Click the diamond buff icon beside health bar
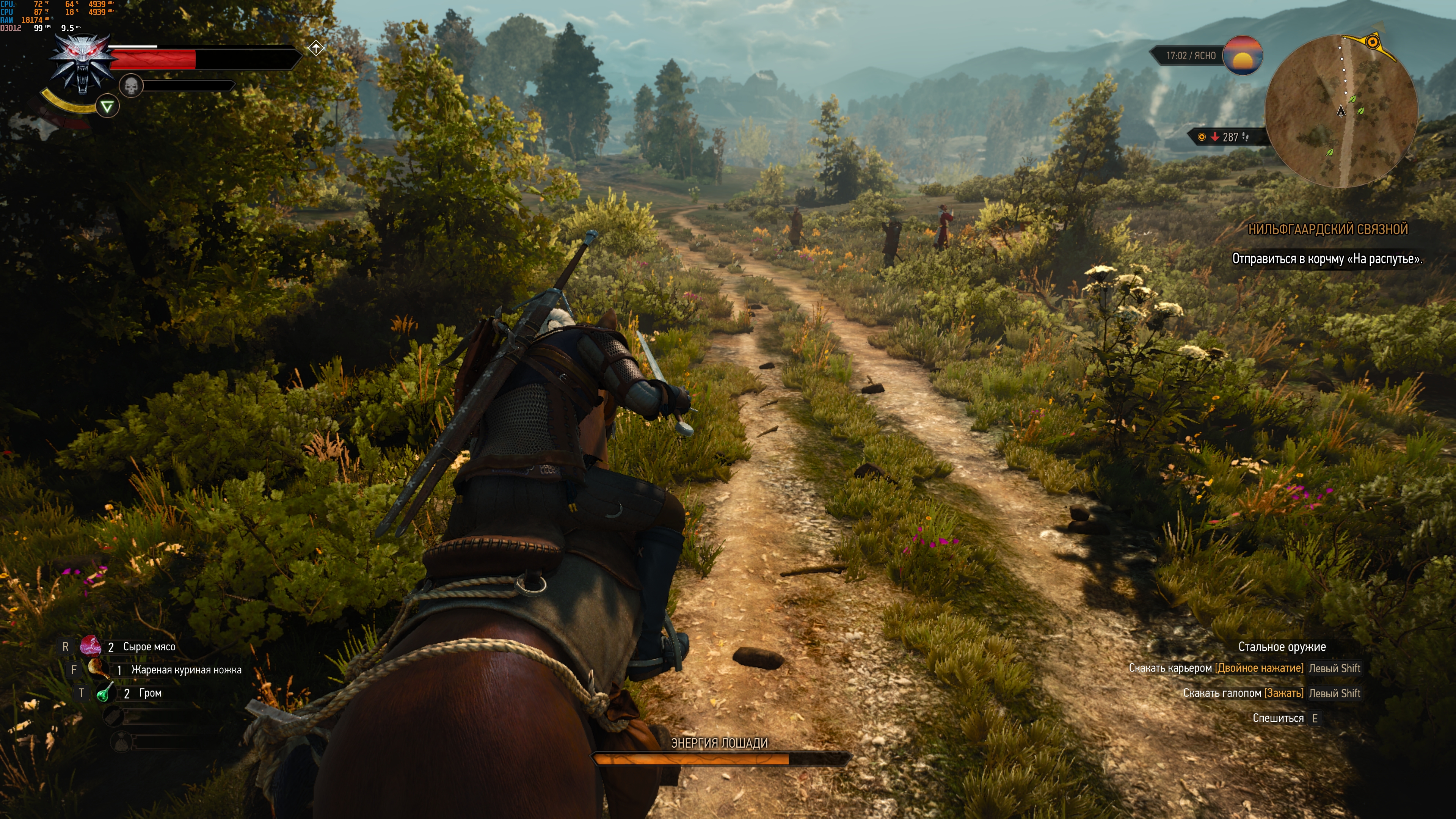The height and width of the screenshot is (819, 1456). tap(316, 49)
